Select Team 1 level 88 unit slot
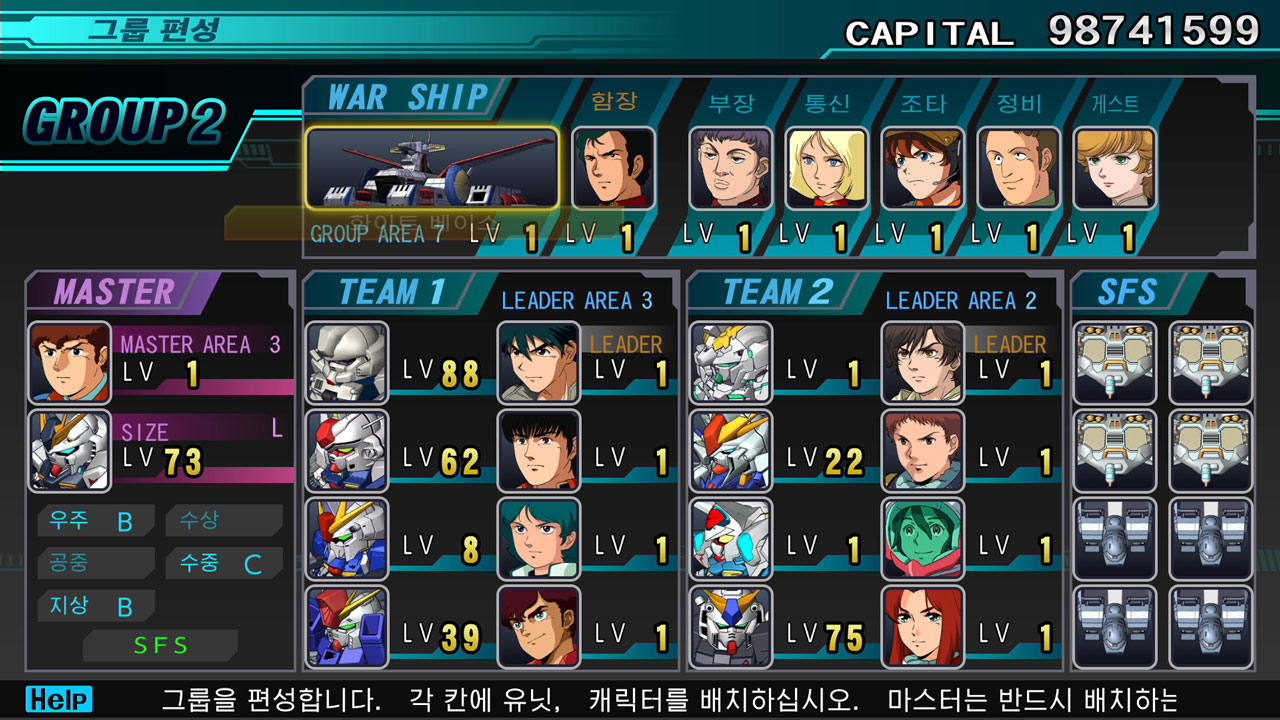The height and width of the screenshot is (720, 1280). pos(347,362)
